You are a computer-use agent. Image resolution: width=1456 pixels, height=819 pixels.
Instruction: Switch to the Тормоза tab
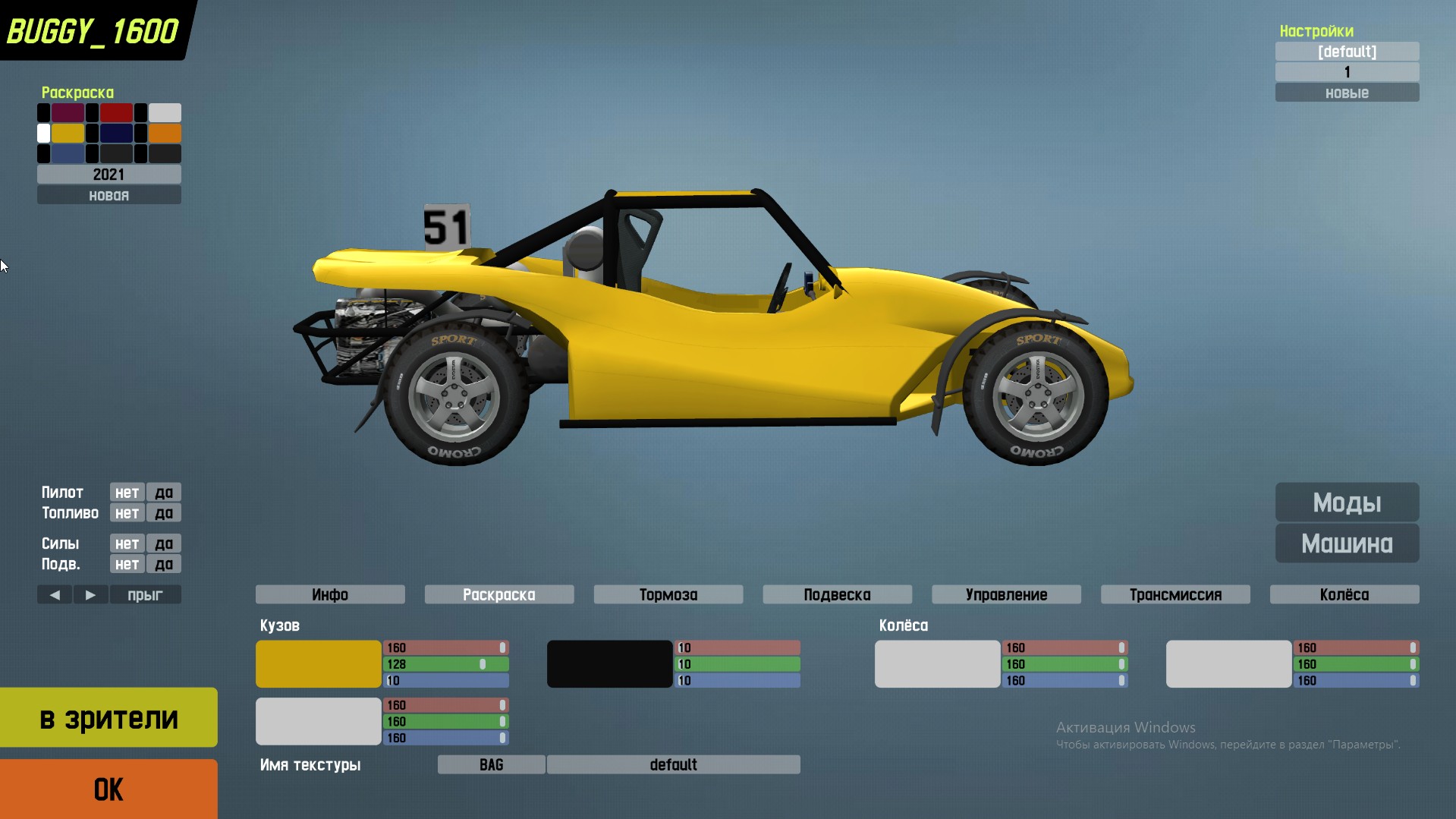[x=668, y=594]
